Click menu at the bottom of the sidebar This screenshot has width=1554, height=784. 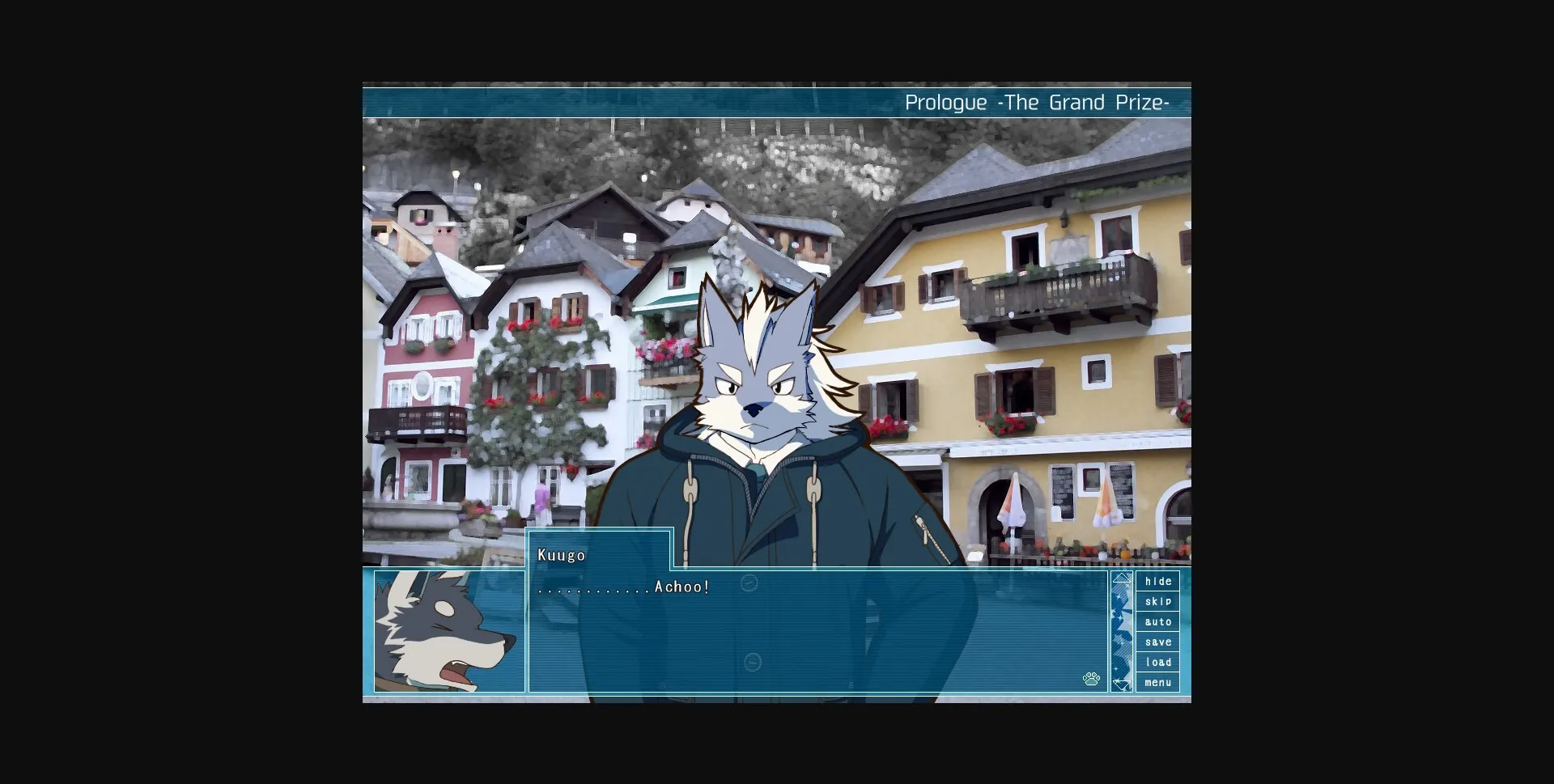point(1158,682)
